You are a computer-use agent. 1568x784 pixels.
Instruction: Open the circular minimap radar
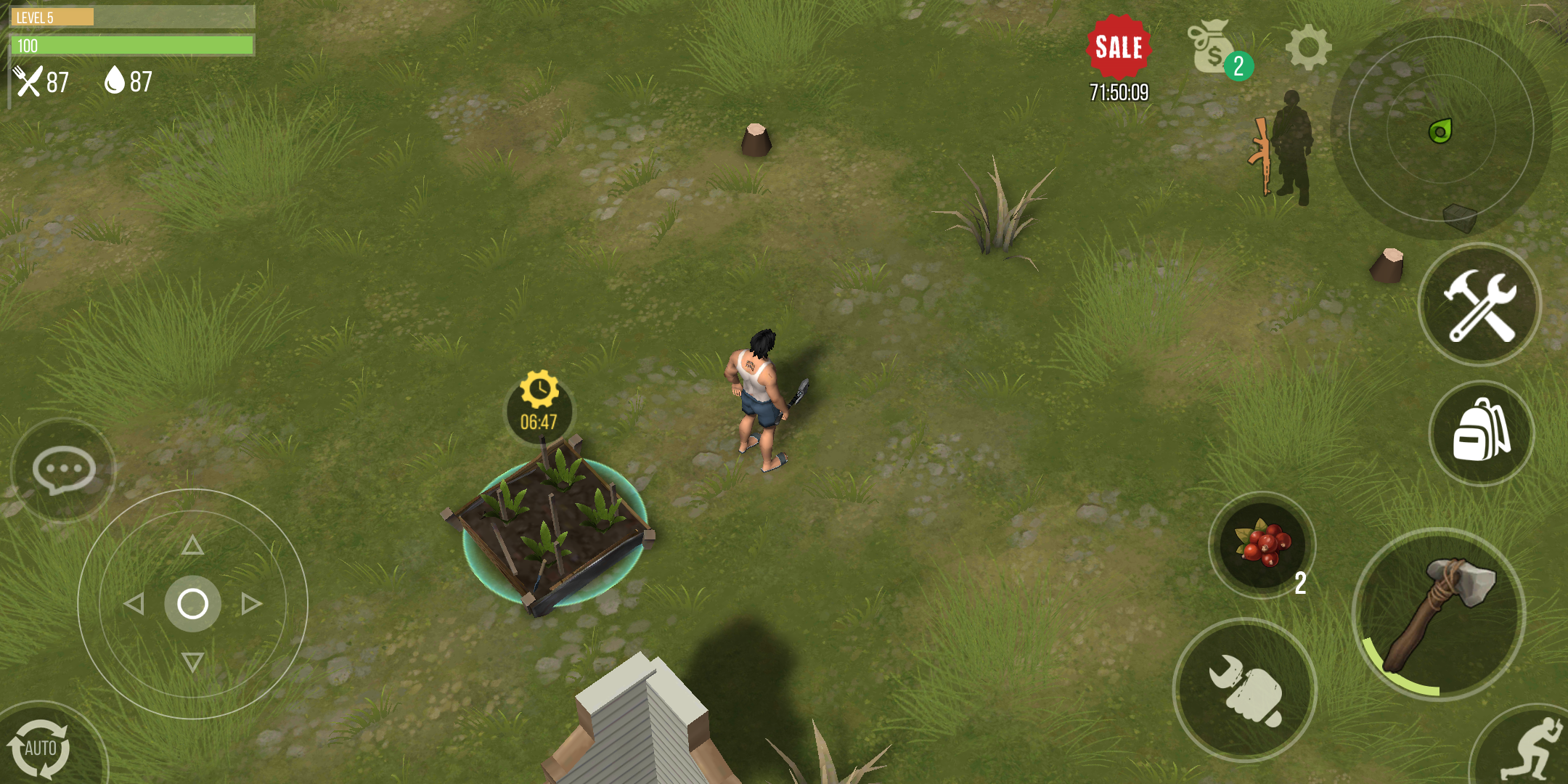(1441, 129)
